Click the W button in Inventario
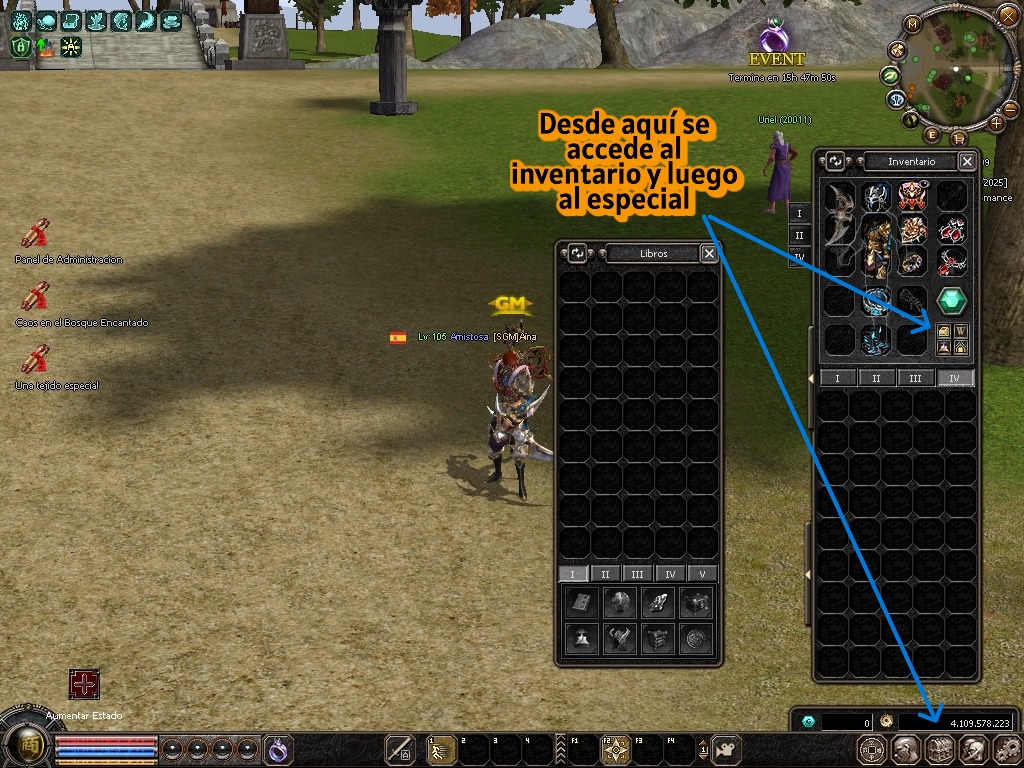 961,331
